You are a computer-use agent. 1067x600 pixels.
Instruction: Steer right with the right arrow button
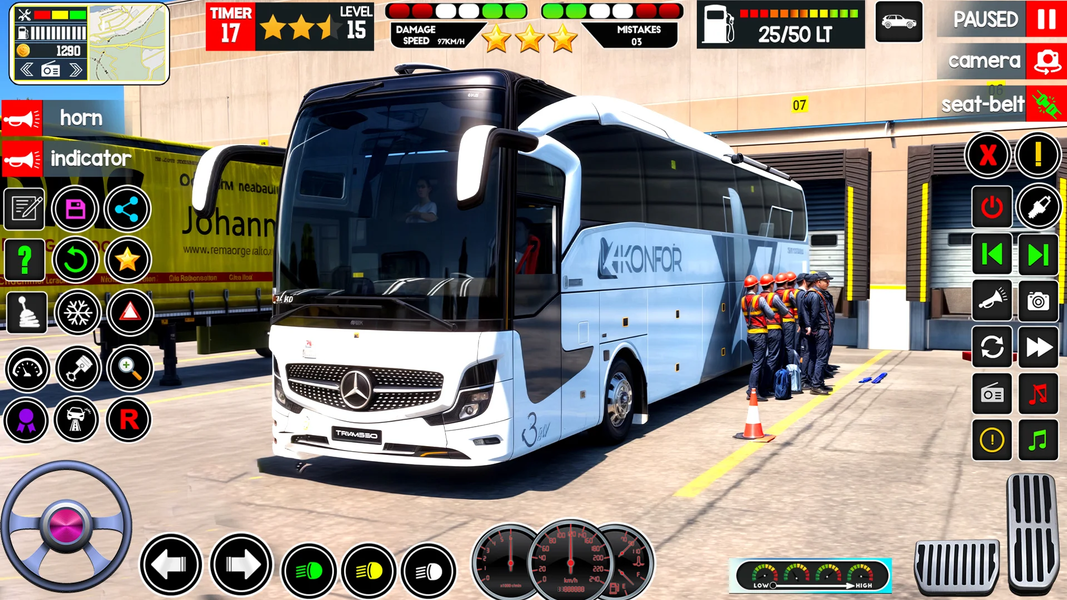point(240,565)
